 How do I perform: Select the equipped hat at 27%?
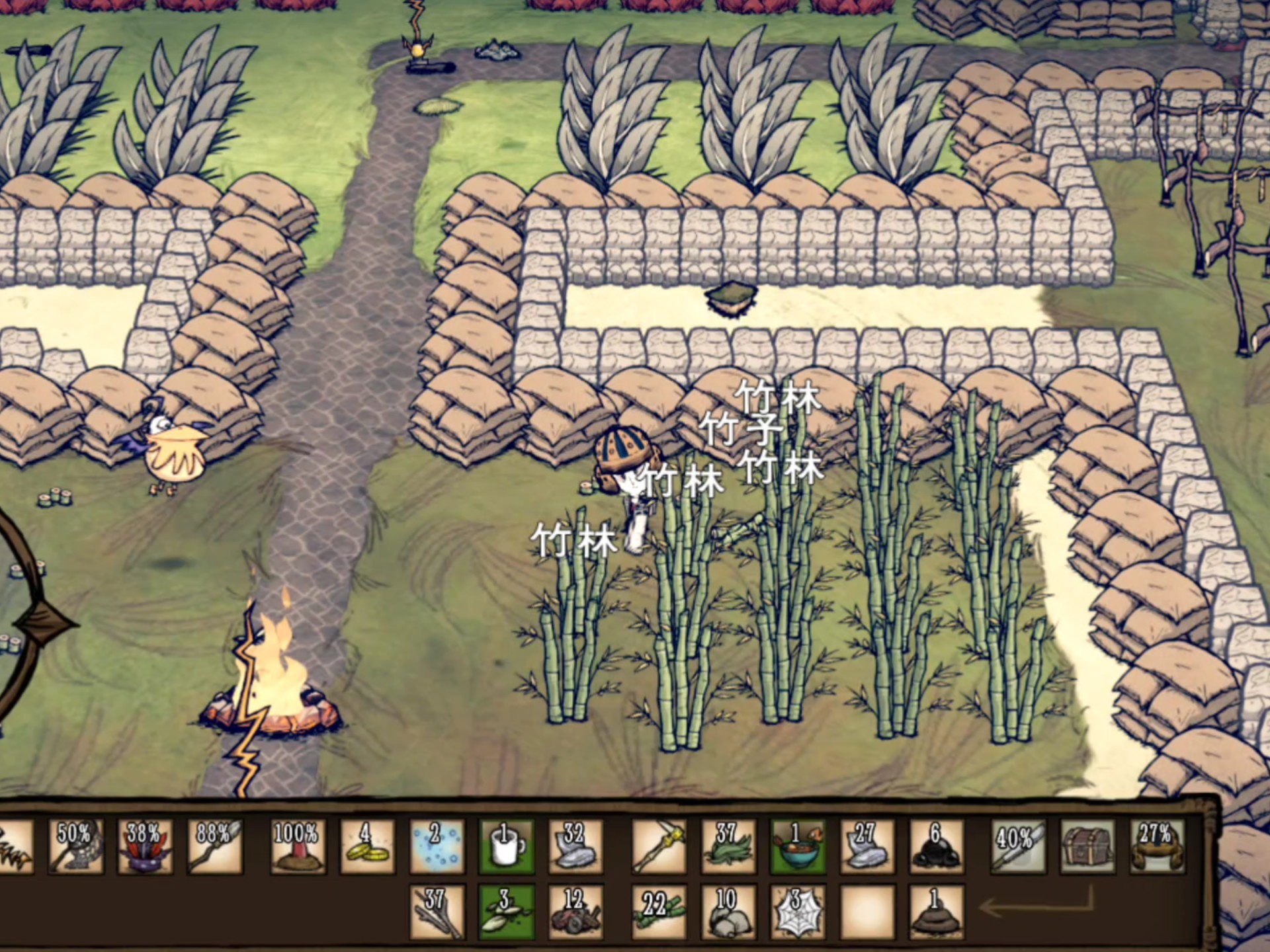coord(1158,847)
